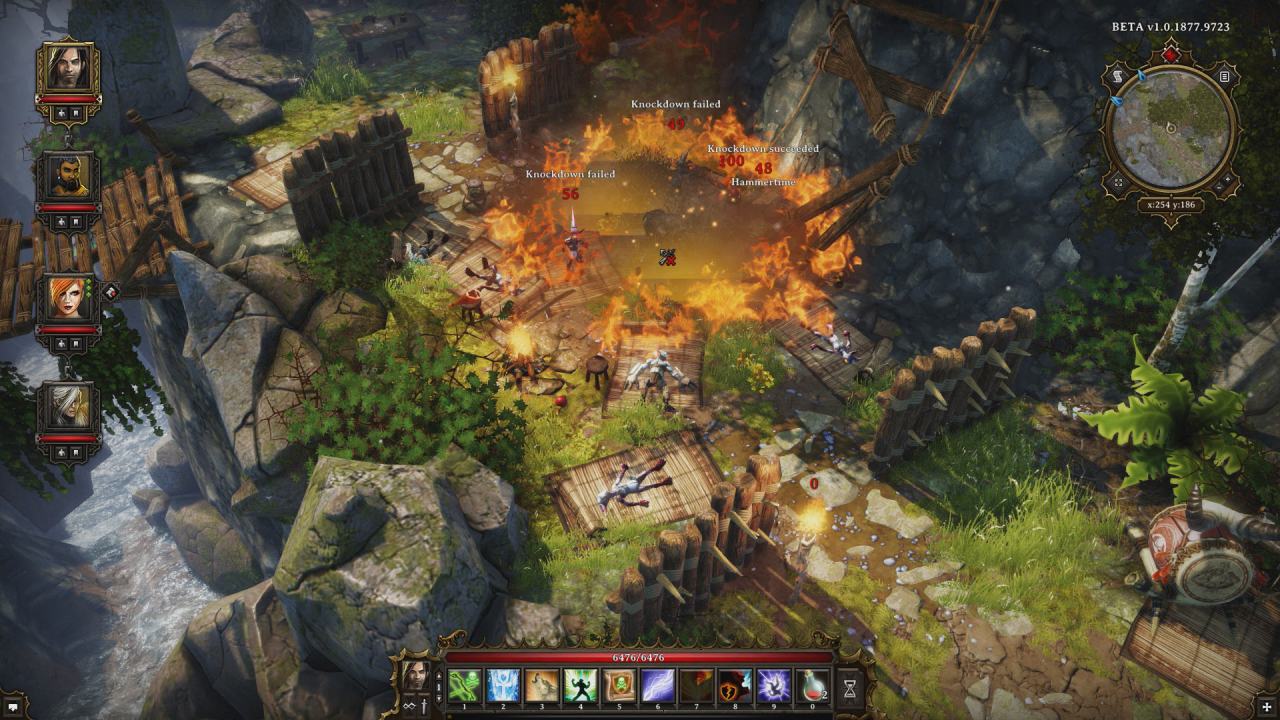Expand the minimap to the fullscreen world map

[x=1118, y=182]
